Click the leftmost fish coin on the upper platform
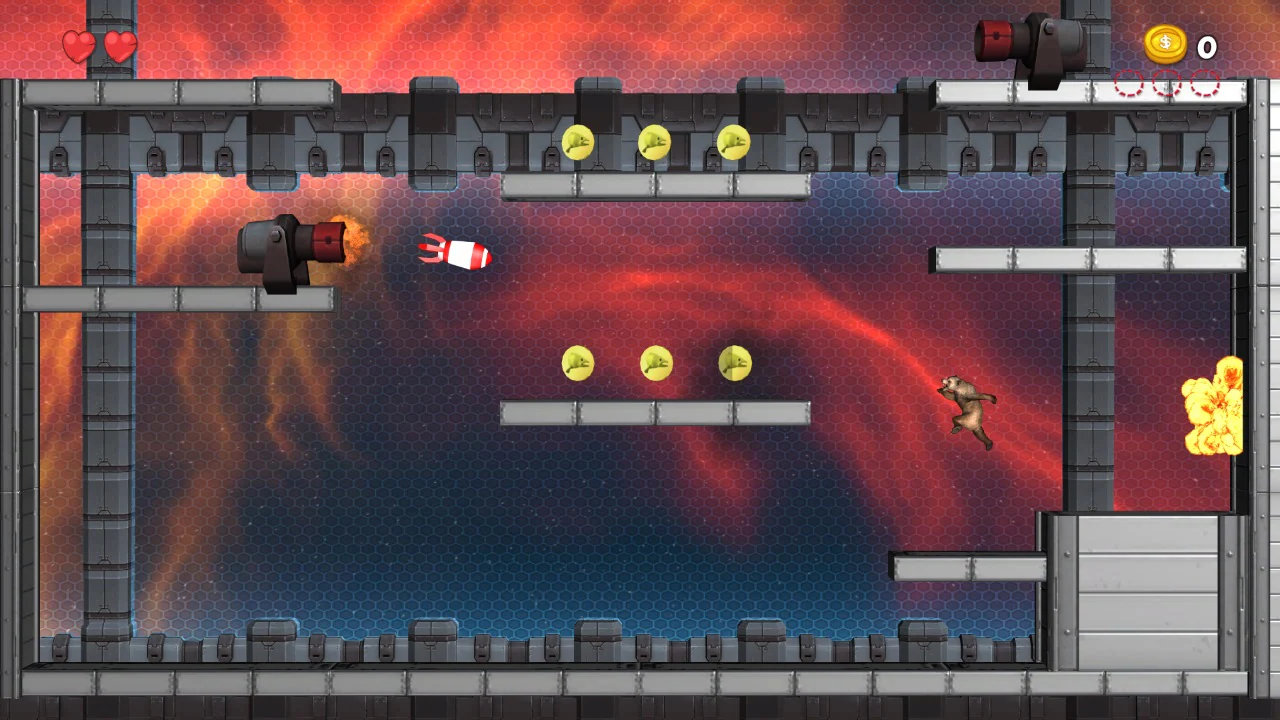The image size is (1280, 720). click(x=577, y=144)
